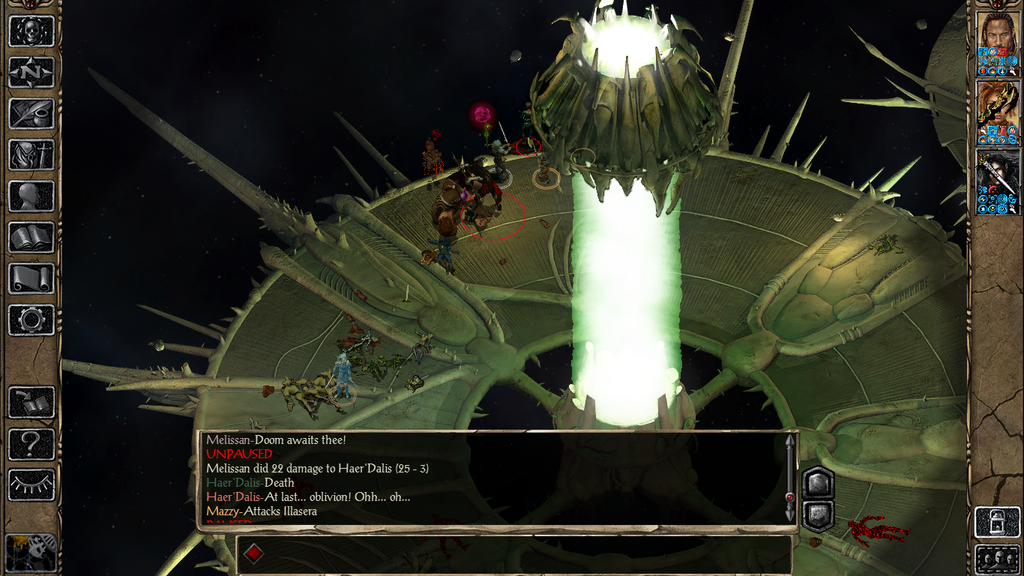Open the inventory screen
The width and height of the screenshot is (1024, 576).
(31, 154)
